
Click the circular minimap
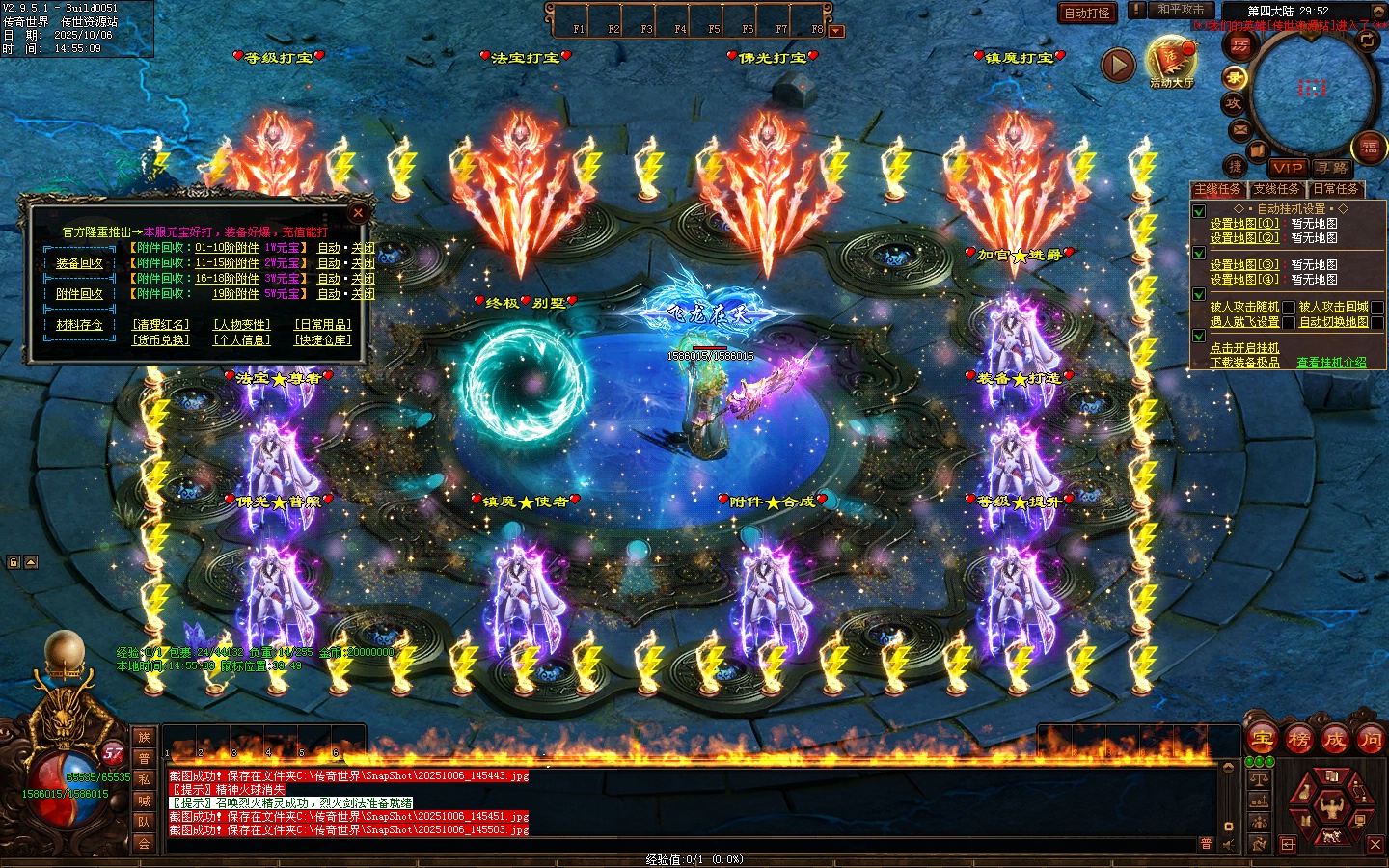(x=1312, y=90)
